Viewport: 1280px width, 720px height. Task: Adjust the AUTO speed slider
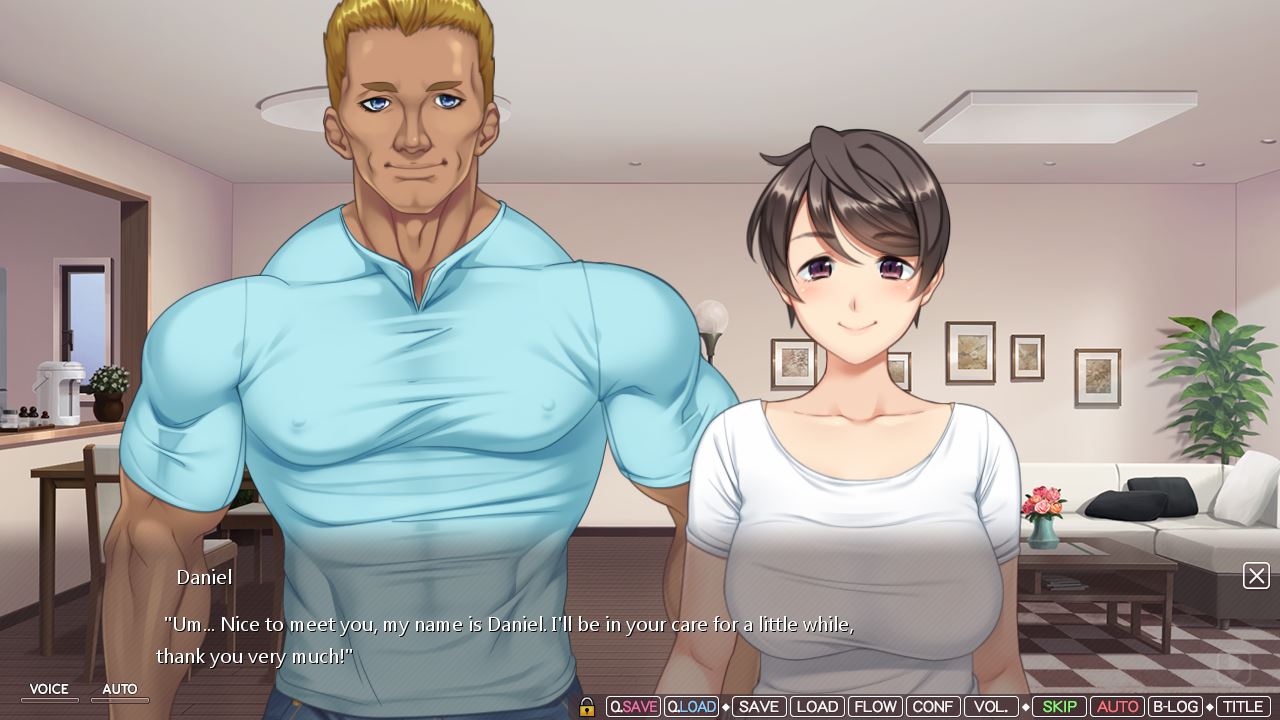click(x=119, y=700)
